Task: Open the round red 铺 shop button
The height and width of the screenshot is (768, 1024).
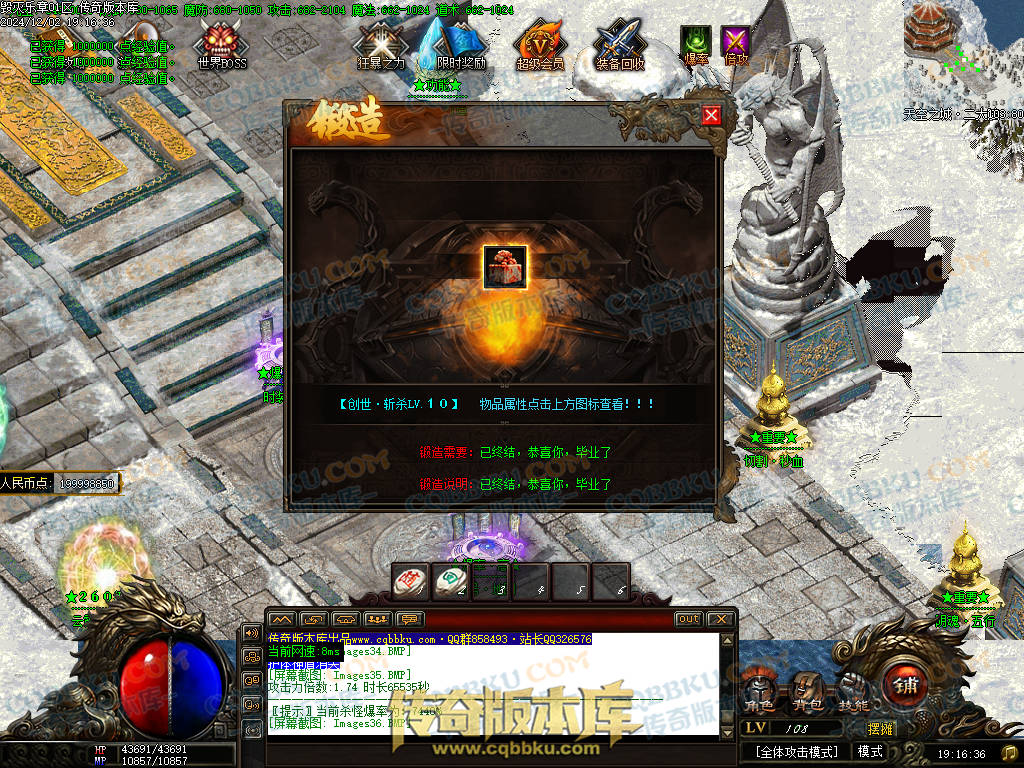Action: point(908,687)
